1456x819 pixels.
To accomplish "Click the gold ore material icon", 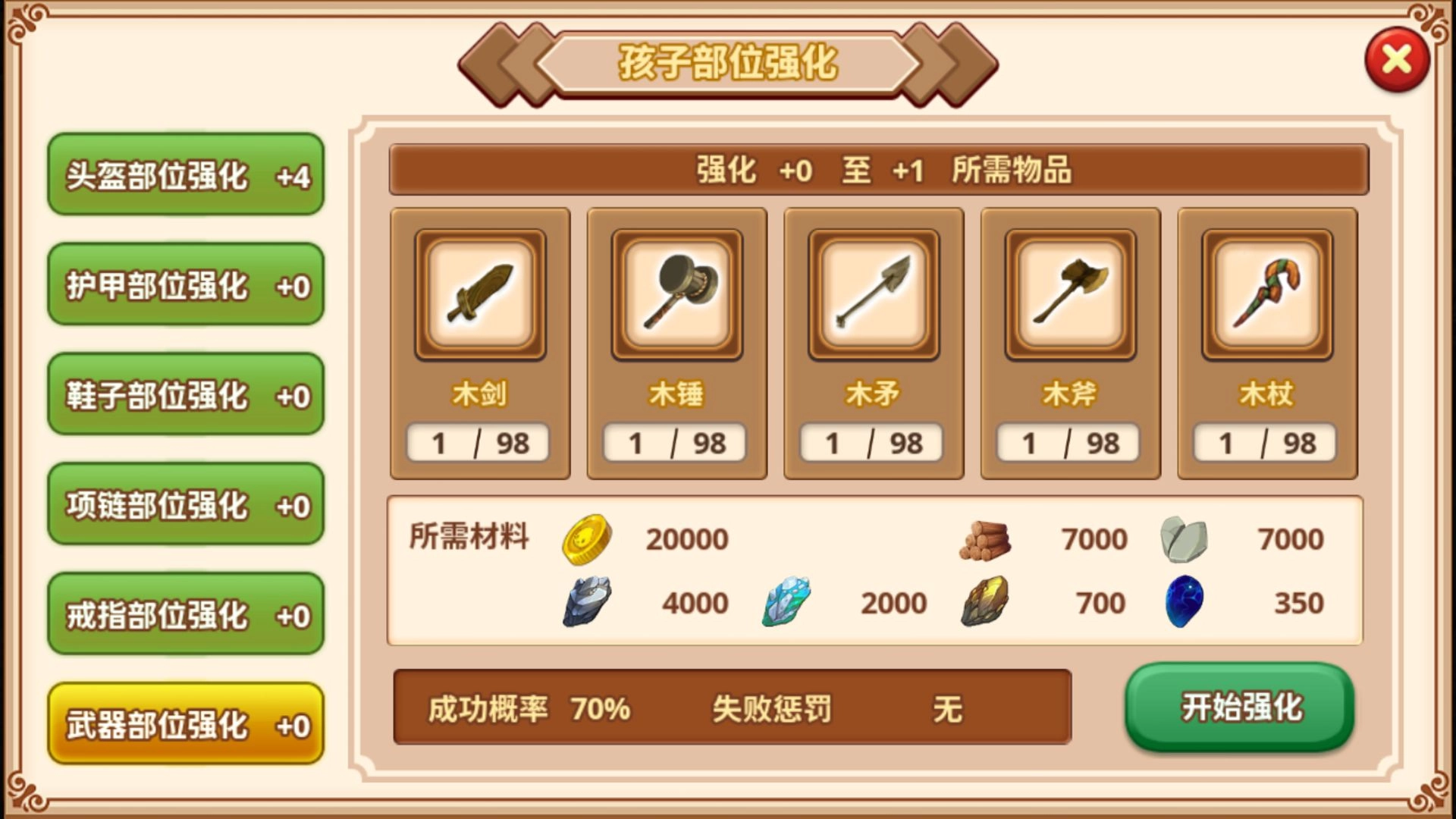I will 986,601.
